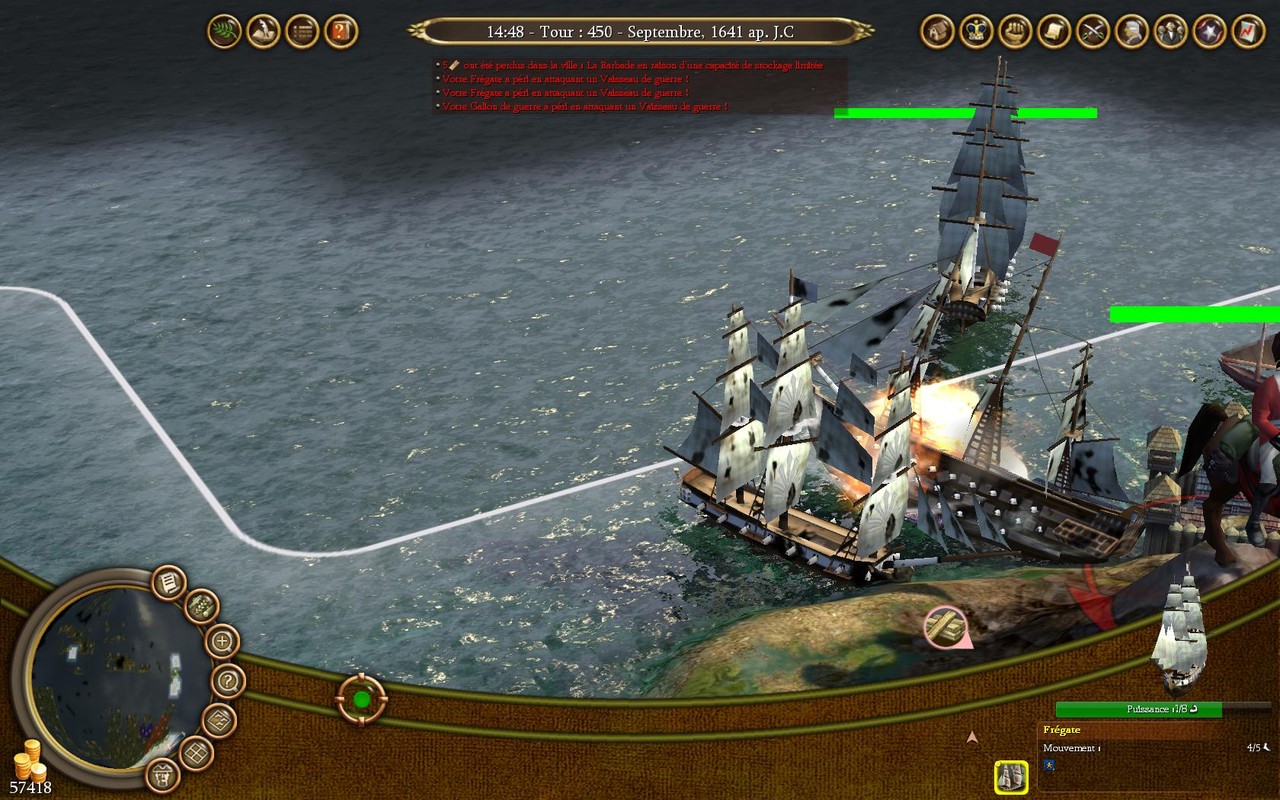The width and height of the screenshot is (1280, 800).
Task: Open the crossed swords military screen
Action: click(x=1094, y=31)
